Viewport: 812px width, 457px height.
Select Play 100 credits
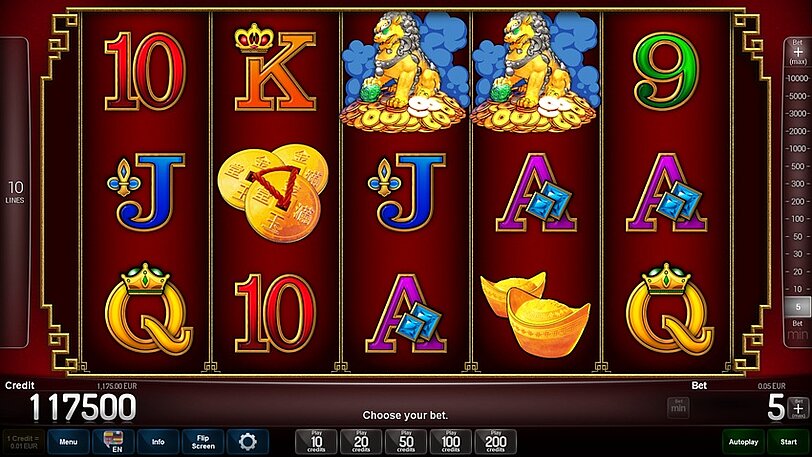point(450,441)
